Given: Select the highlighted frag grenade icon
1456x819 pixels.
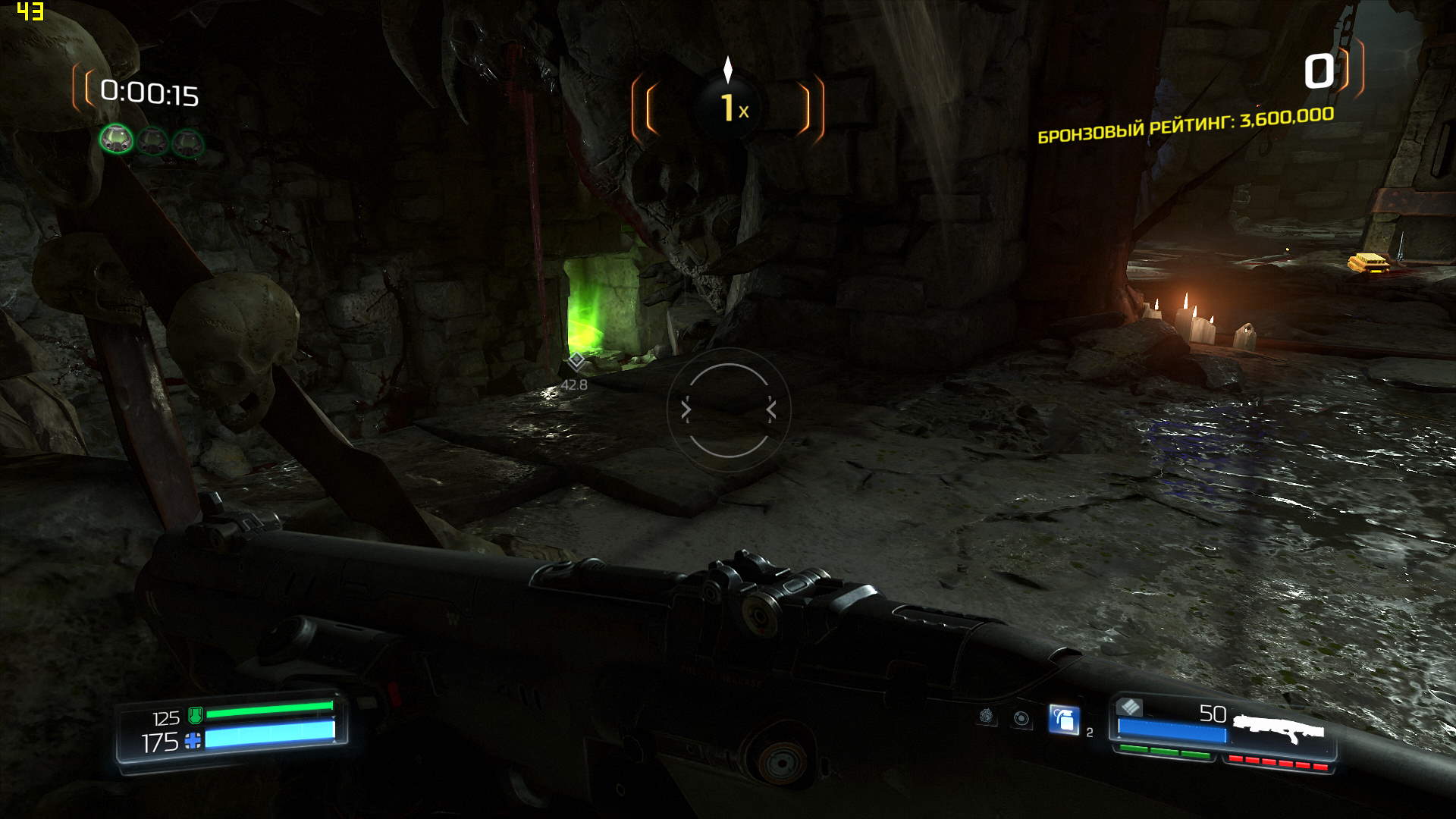Looking at the screenshot, I should tap(1063, 719).
